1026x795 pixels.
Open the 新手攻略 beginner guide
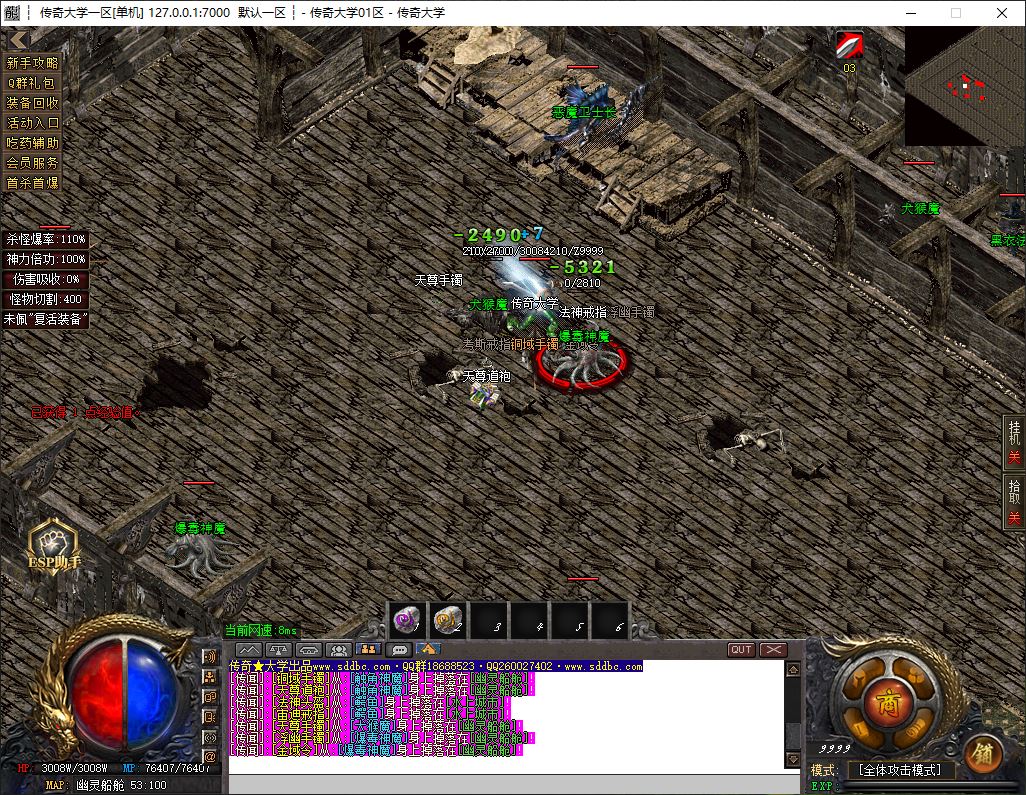point(33,63)
